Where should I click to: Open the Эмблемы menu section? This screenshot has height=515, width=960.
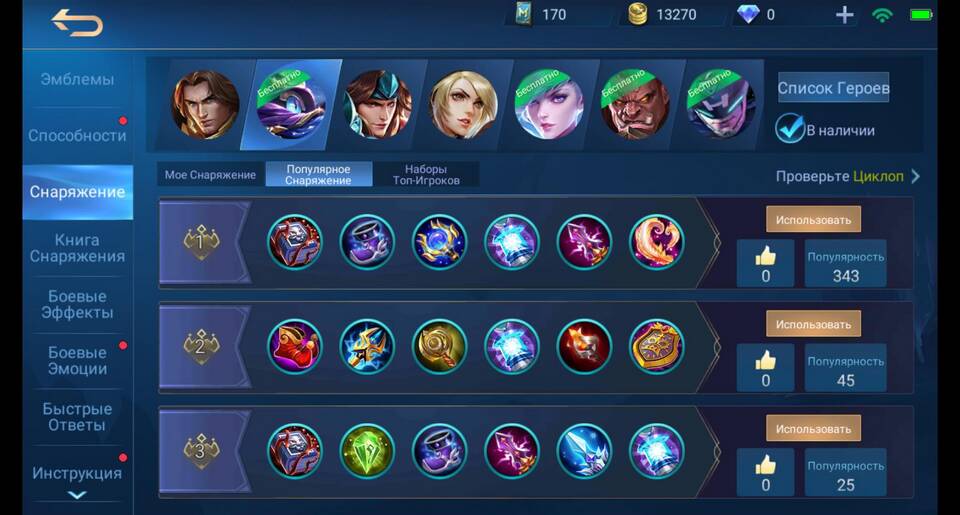77,79
